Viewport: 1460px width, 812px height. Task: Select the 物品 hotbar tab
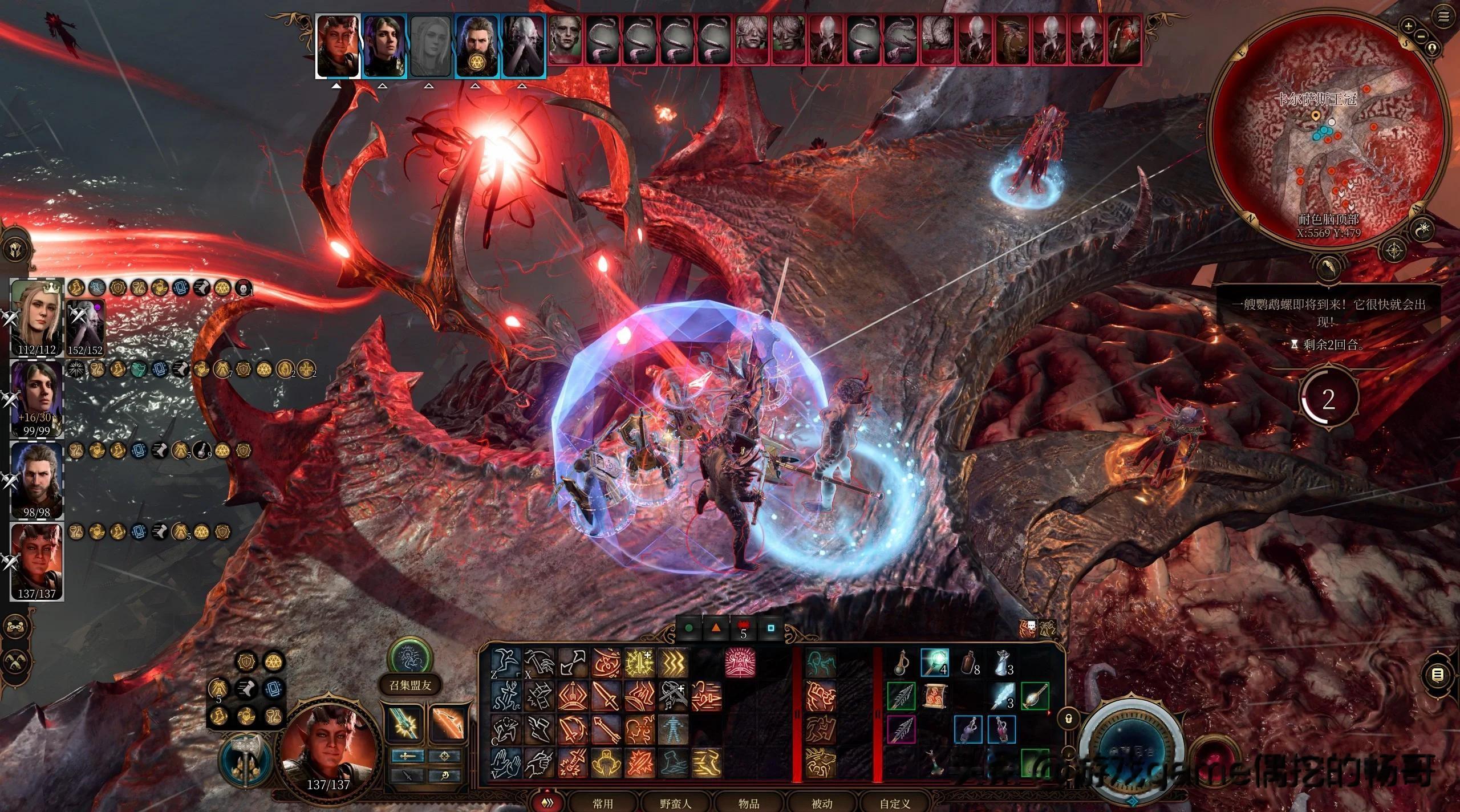tap(749, 803)
